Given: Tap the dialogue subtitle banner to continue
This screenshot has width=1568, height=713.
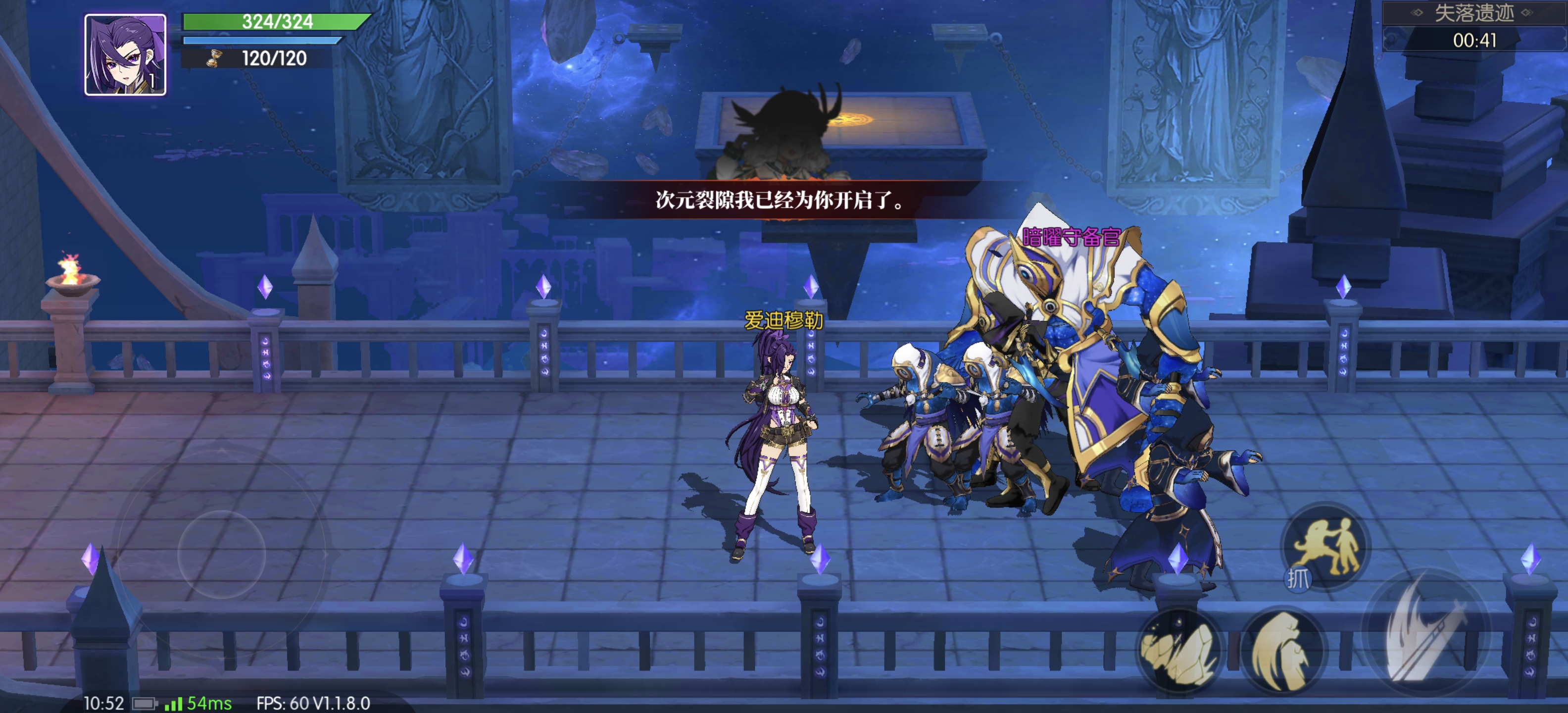Looking at the screenshot, I should tap(780, 200).
